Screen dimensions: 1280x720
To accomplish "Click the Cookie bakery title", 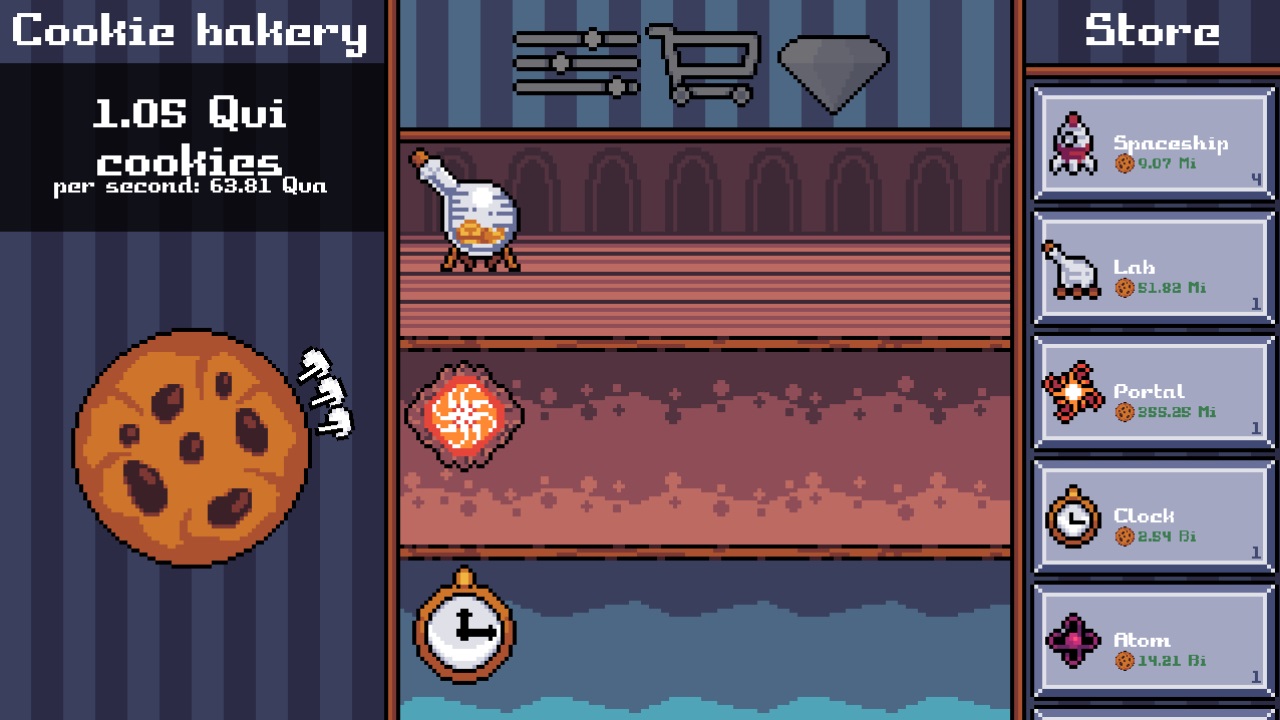I will (192, 30).
